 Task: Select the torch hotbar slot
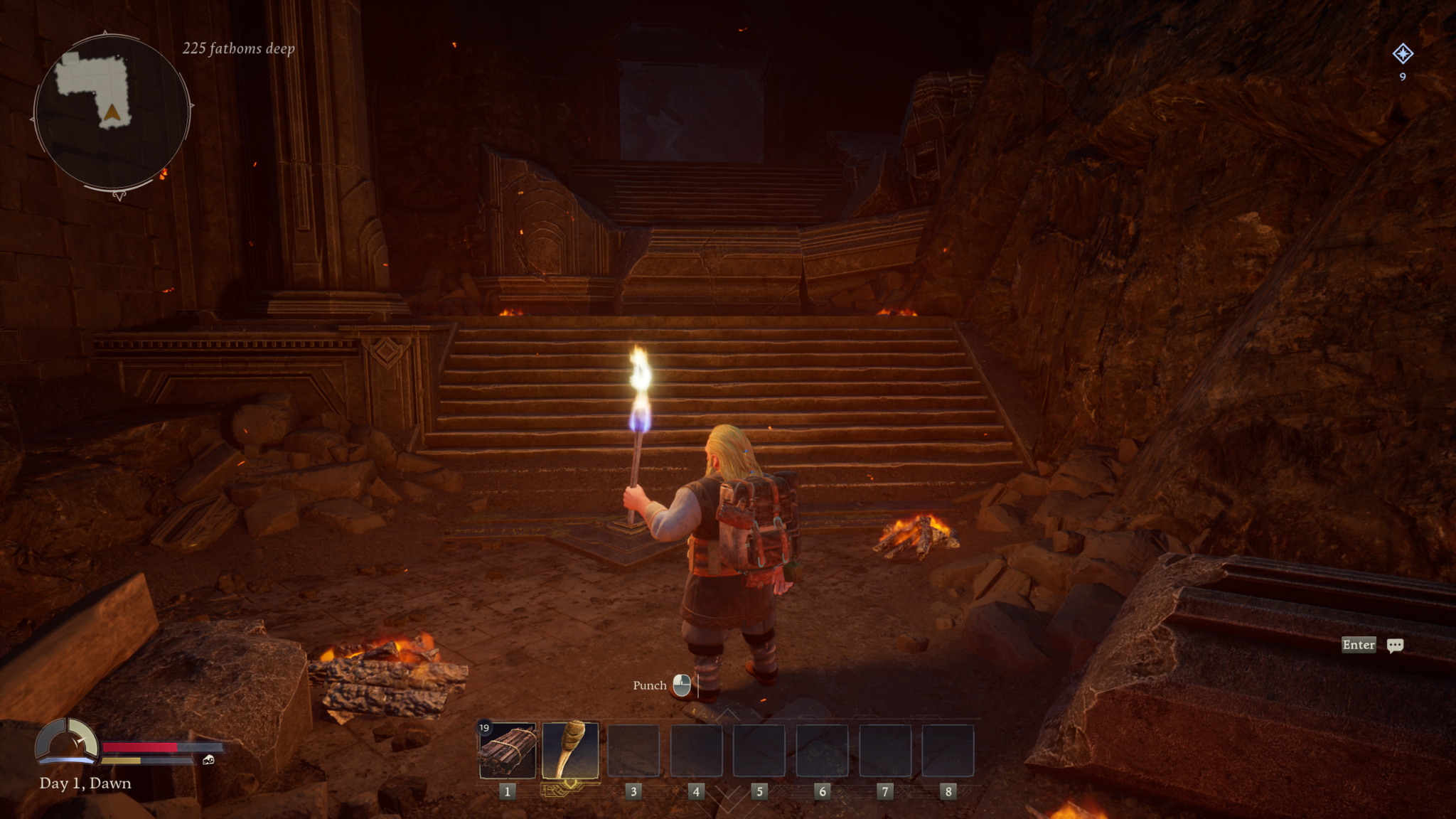[x=570, y=751]
